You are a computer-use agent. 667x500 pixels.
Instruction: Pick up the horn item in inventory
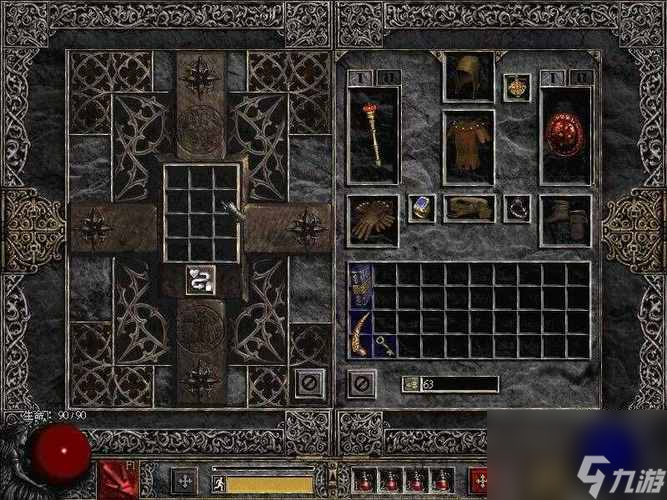(x=360, y=333)
